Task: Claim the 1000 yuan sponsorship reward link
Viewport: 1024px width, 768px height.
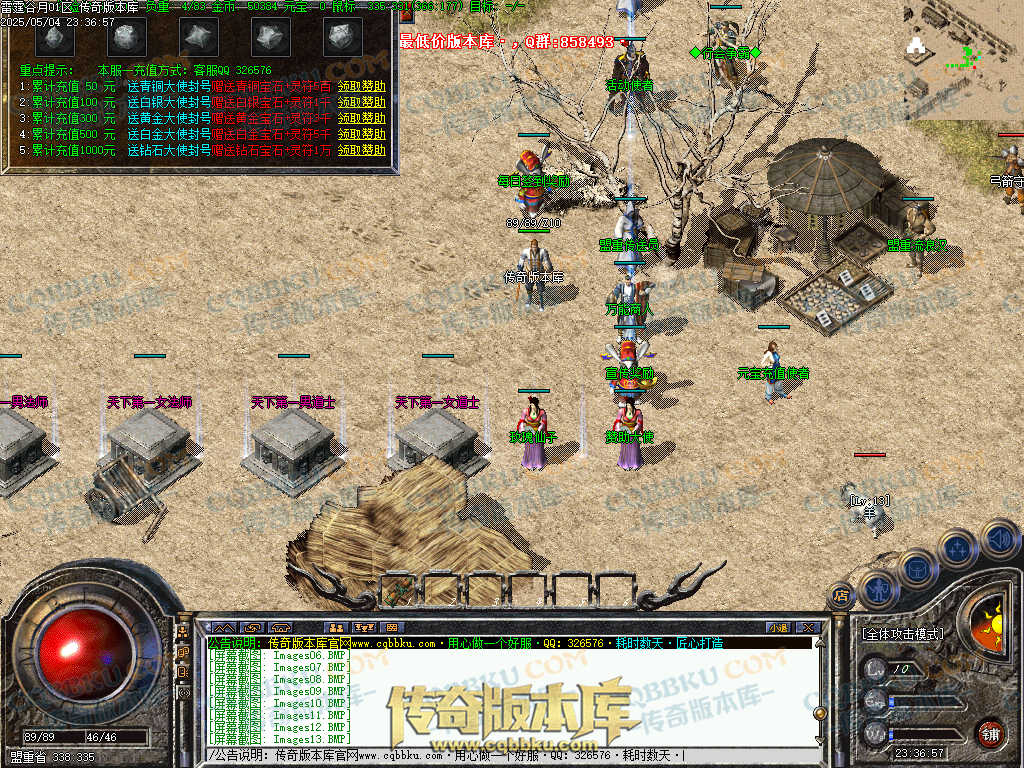Action: click(361, 150)
